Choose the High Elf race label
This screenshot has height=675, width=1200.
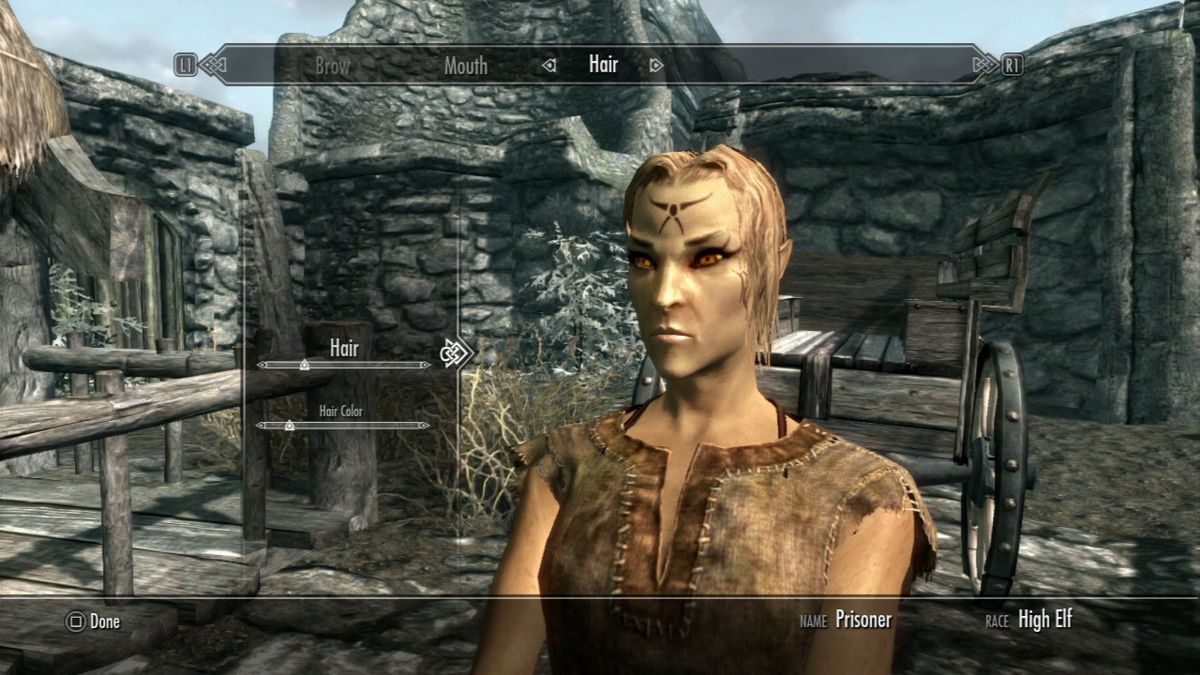(x=1045, y=620)
